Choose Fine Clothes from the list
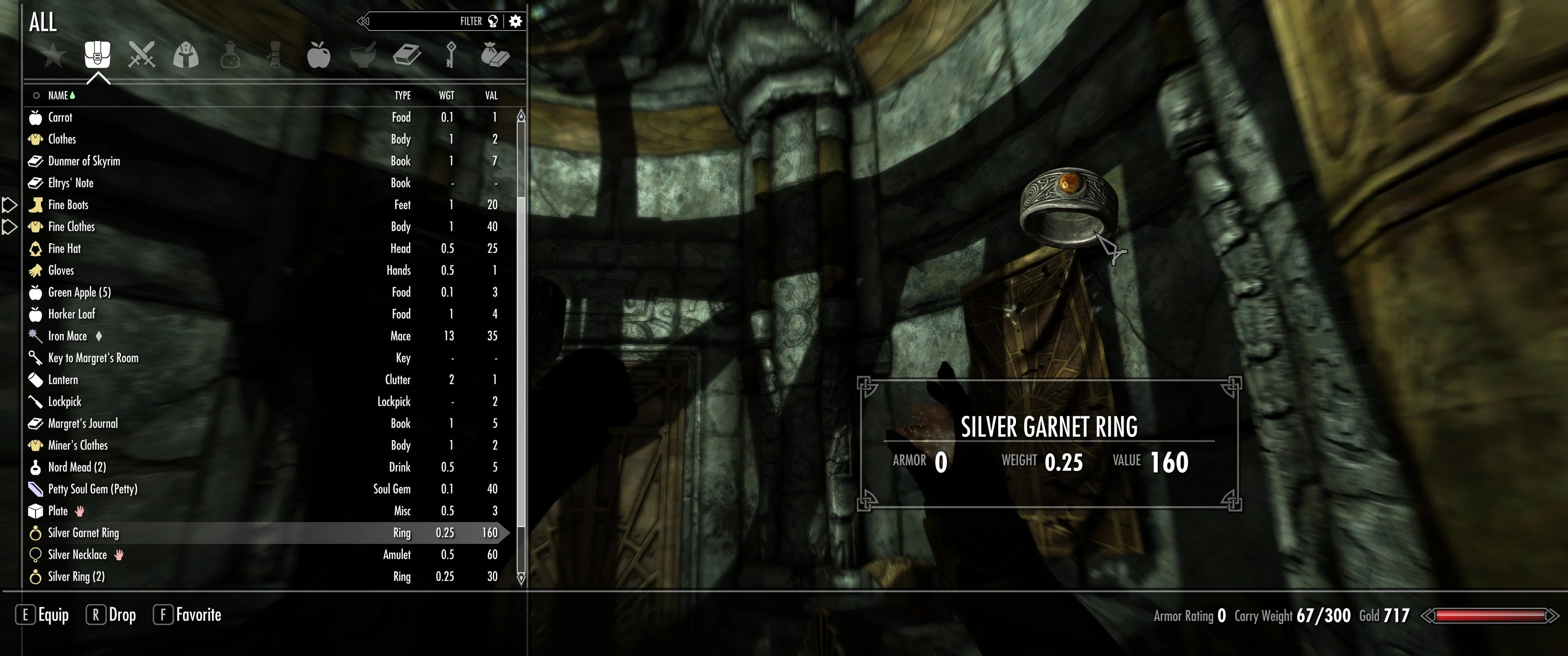 (72, 227)
